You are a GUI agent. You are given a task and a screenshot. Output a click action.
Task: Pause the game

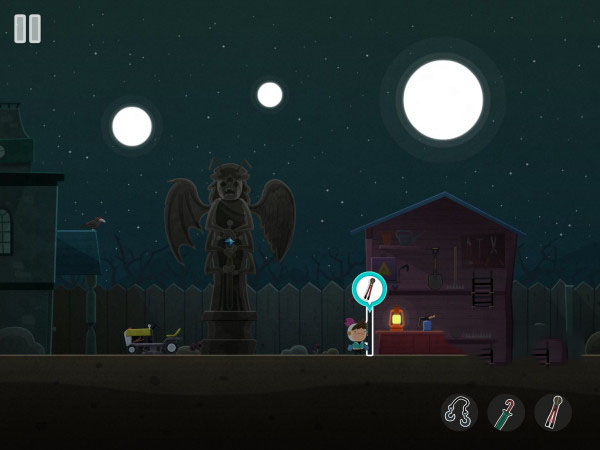(x=28, y=28)
